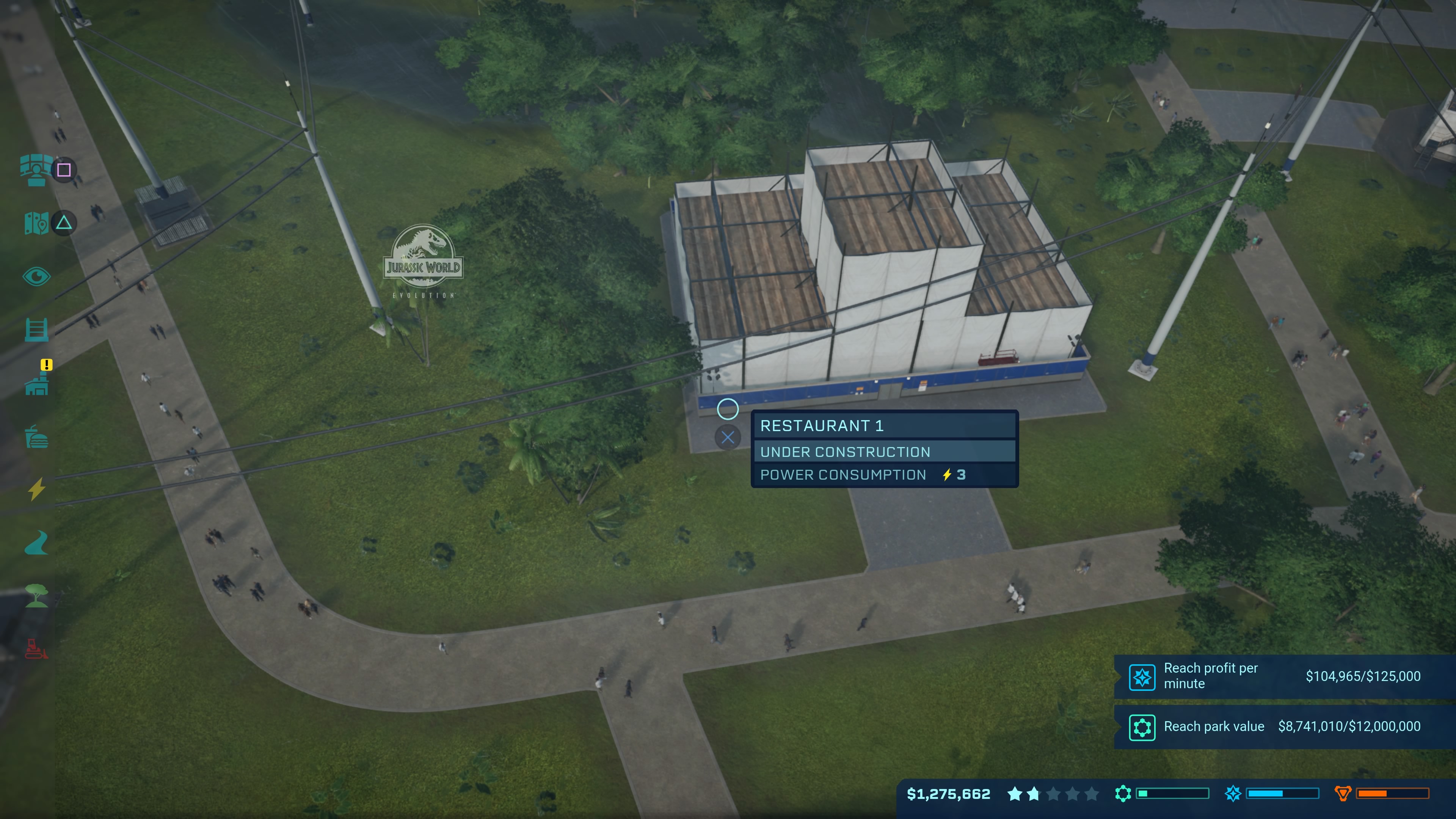The height and width of the screenshot is (819, 1456).
Task: Open the enclosures fence build menu
Action: point(36,329)
